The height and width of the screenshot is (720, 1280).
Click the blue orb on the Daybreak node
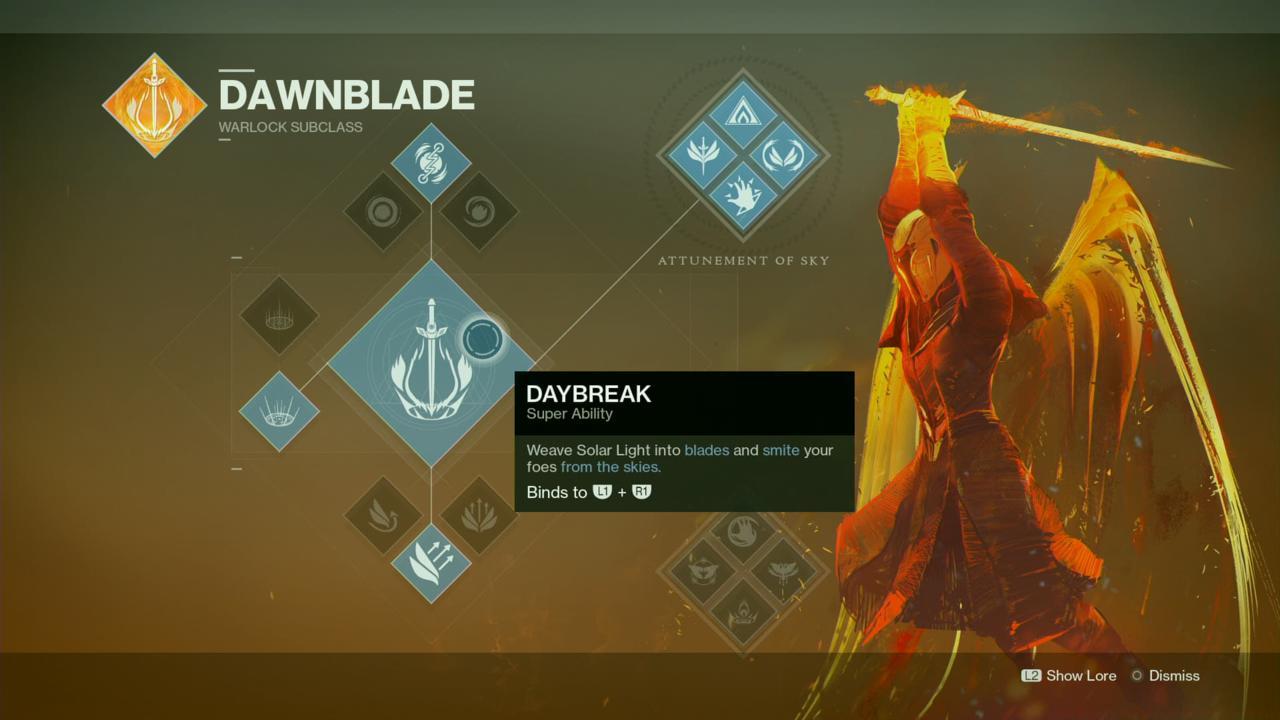pyautogui.click(x=481, y=338)
